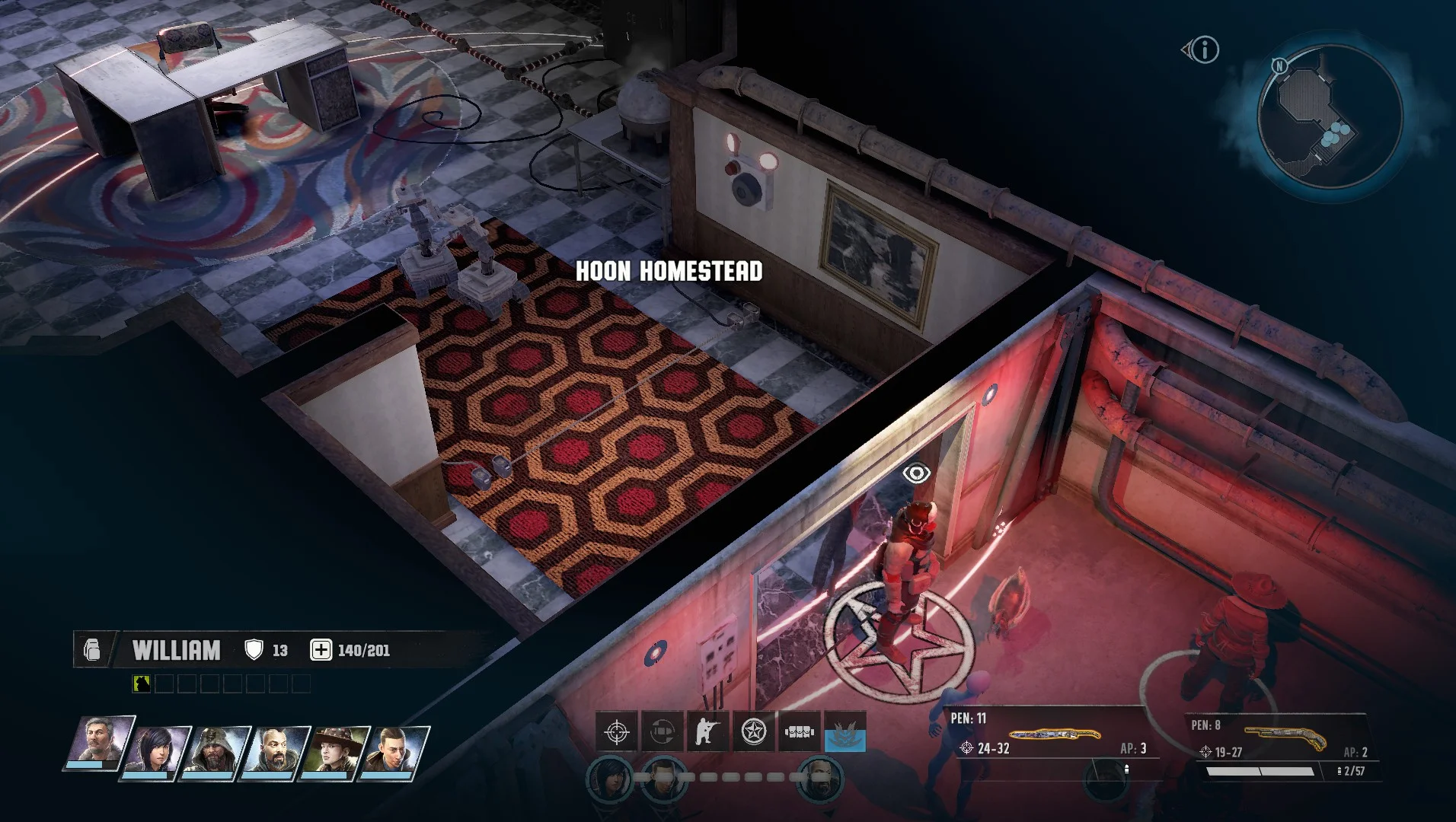Image resolution: width=1456 pixels, height=822 pixels.
Task: Click the green cat status effect icon
Action: [142, 683]
